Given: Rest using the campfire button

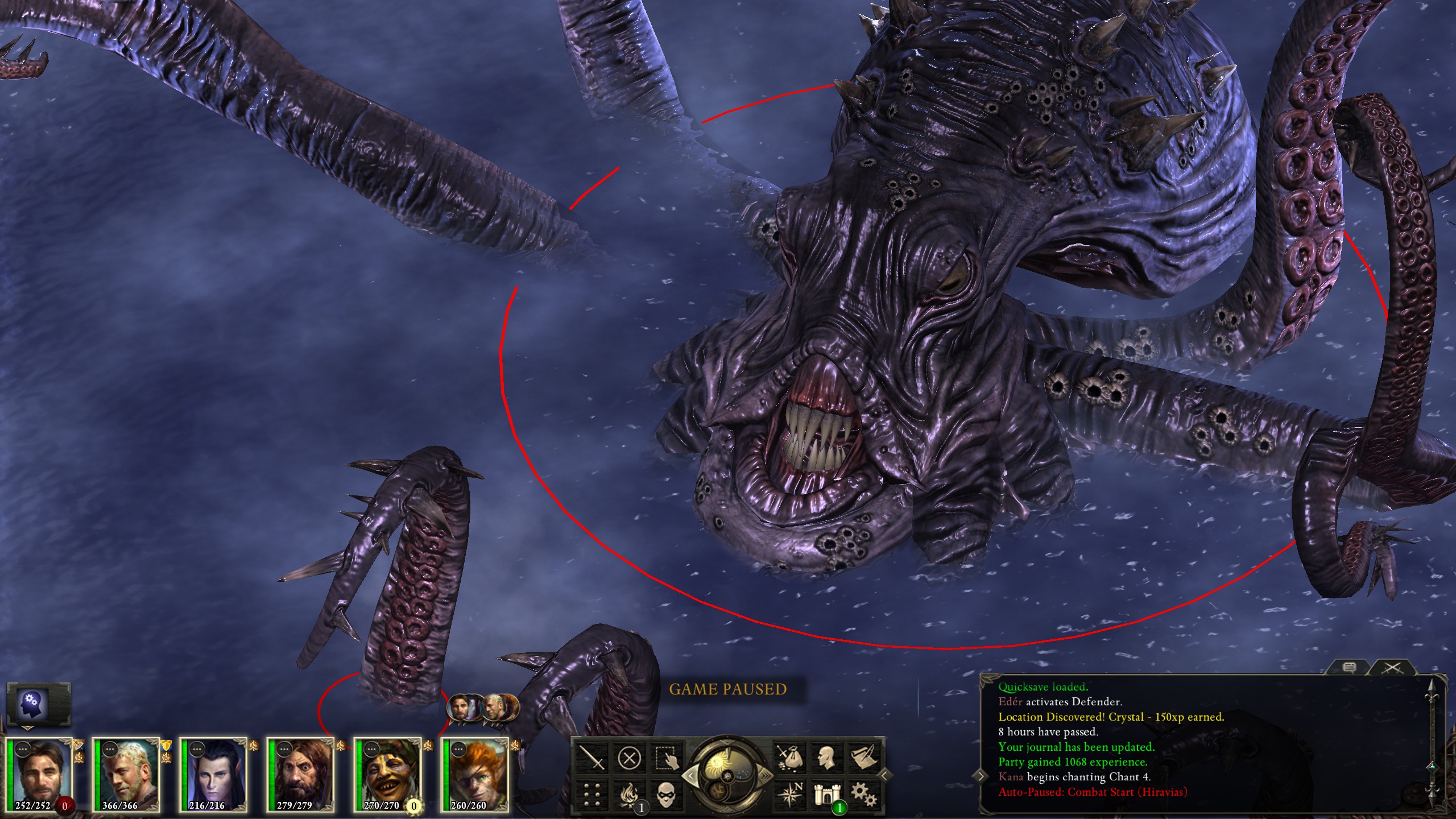Looking at the screenshot, I should [629, 795].
